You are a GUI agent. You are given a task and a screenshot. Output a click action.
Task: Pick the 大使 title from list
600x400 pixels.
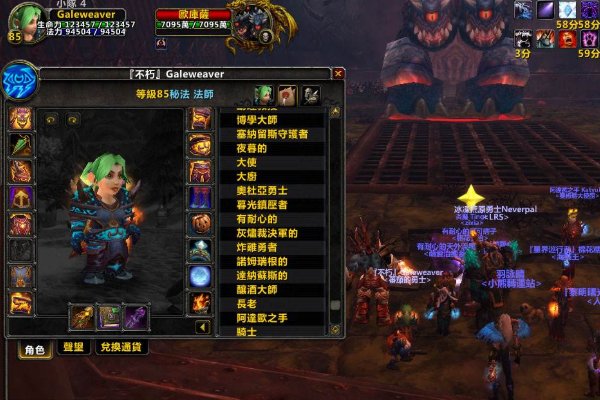click(x=246, y=162)
